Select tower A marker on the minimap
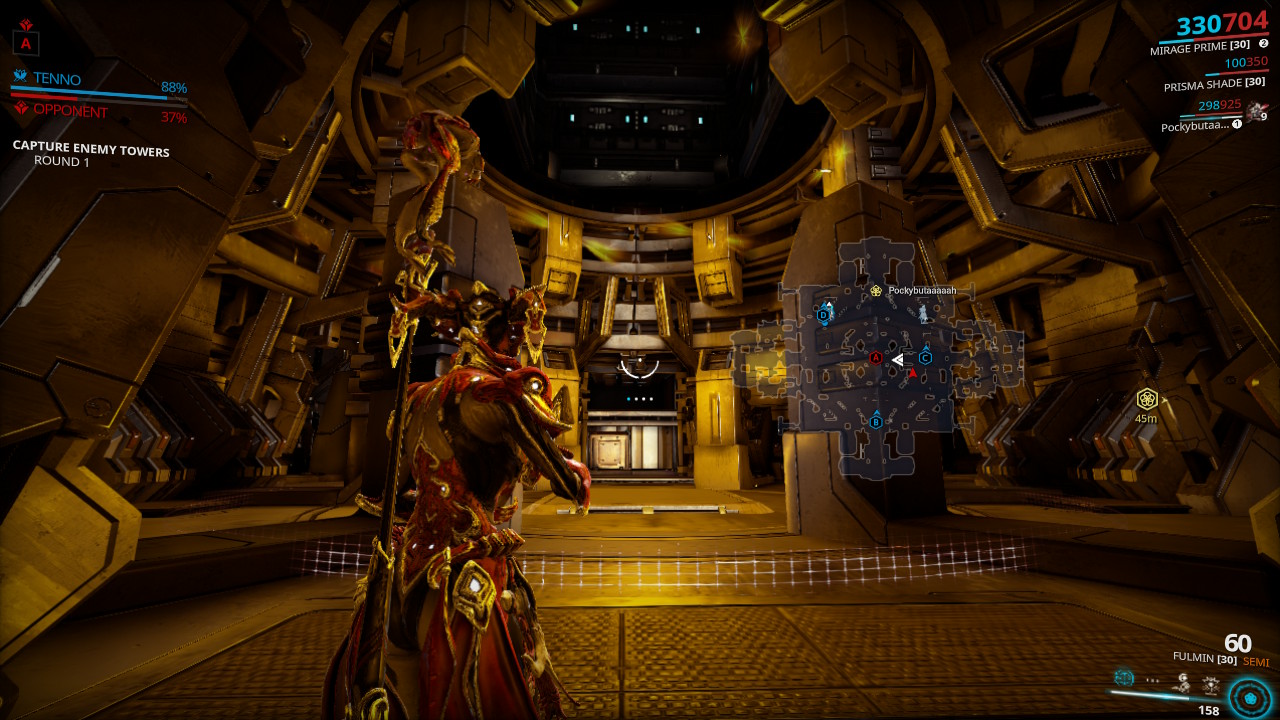 click(875, 358)
